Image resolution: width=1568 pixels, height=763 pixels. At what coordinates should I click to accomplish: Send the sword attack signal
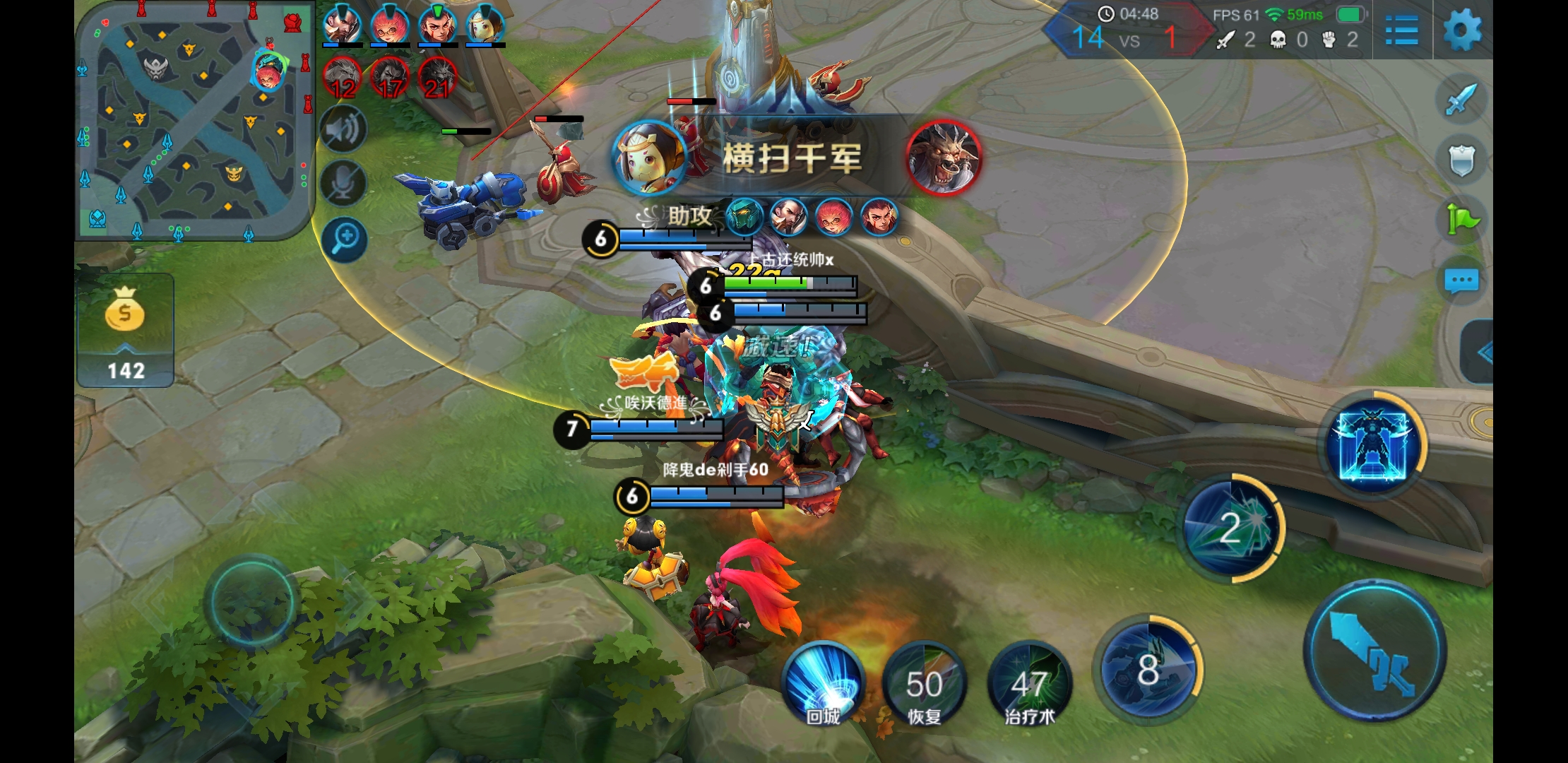coord(1461,99)
